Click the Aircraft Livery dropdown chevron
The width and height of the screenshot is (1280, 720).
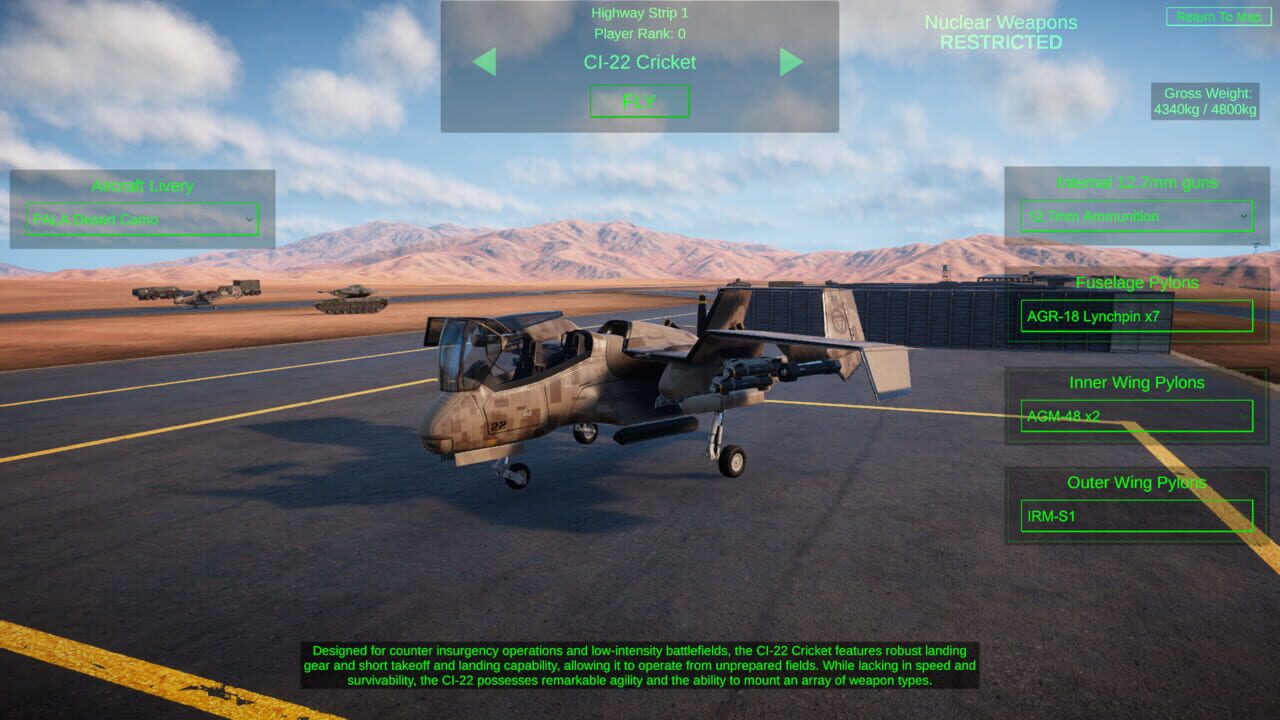click(x=251, y=218)
